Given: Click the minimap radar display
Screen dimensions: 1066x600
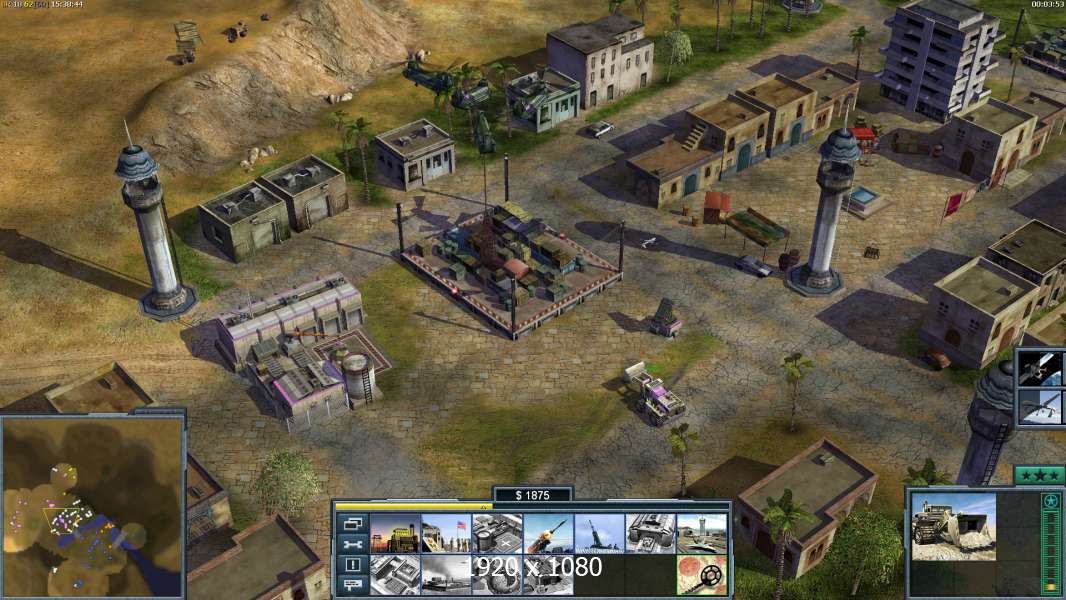Looking at the screenshot, I should coord(93,505).
